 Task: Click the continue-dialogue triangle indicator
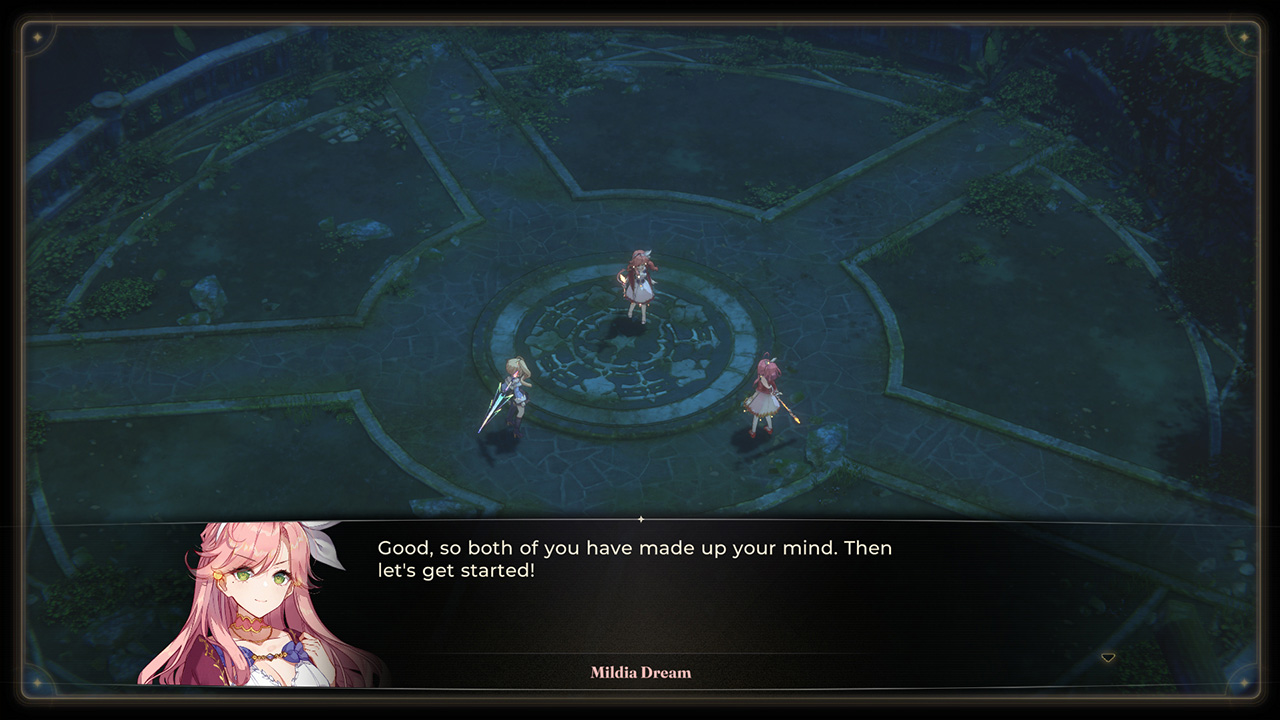point(1107,657)
